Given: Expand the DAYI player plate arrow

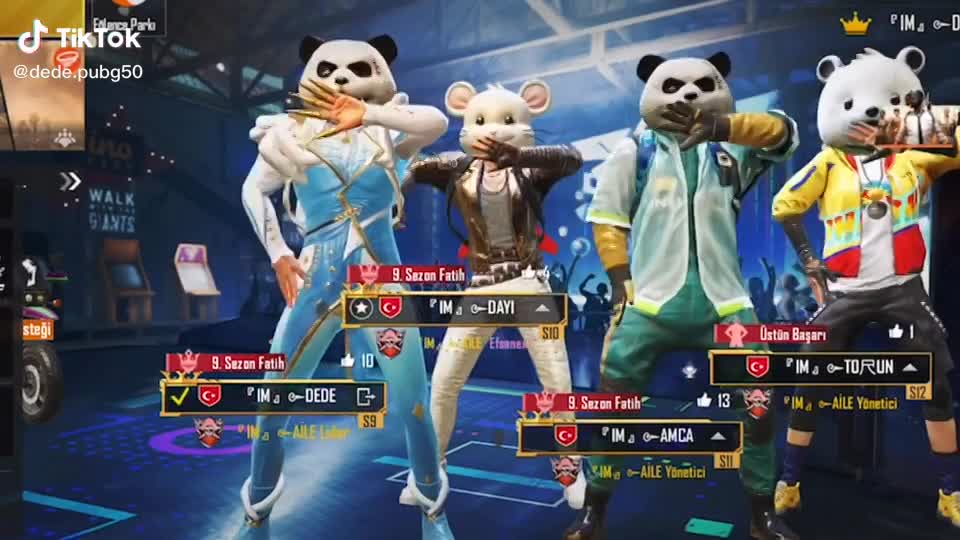Looking at the screenshot, I should 542,308.
